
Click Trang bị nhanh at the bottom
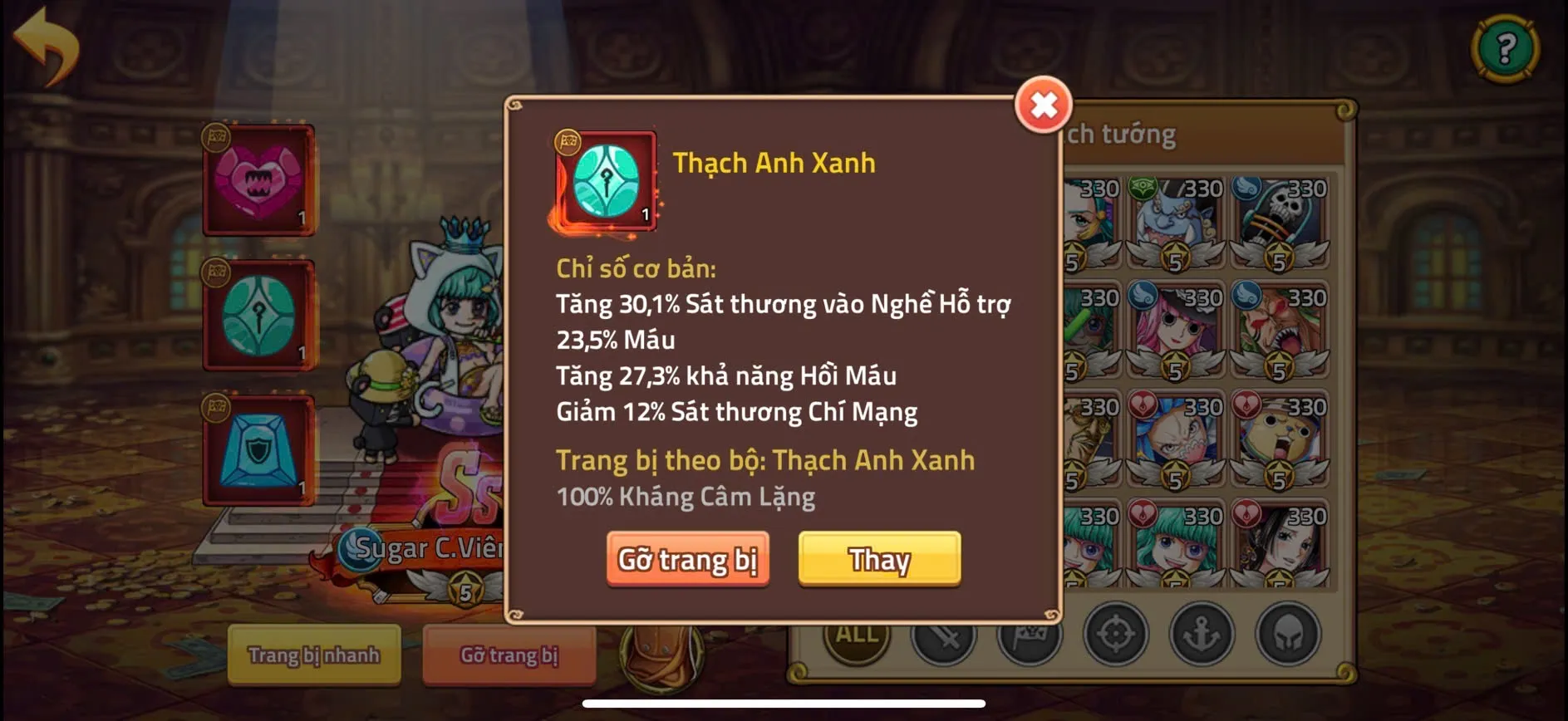pyautogui.click(x=312, y=656)
